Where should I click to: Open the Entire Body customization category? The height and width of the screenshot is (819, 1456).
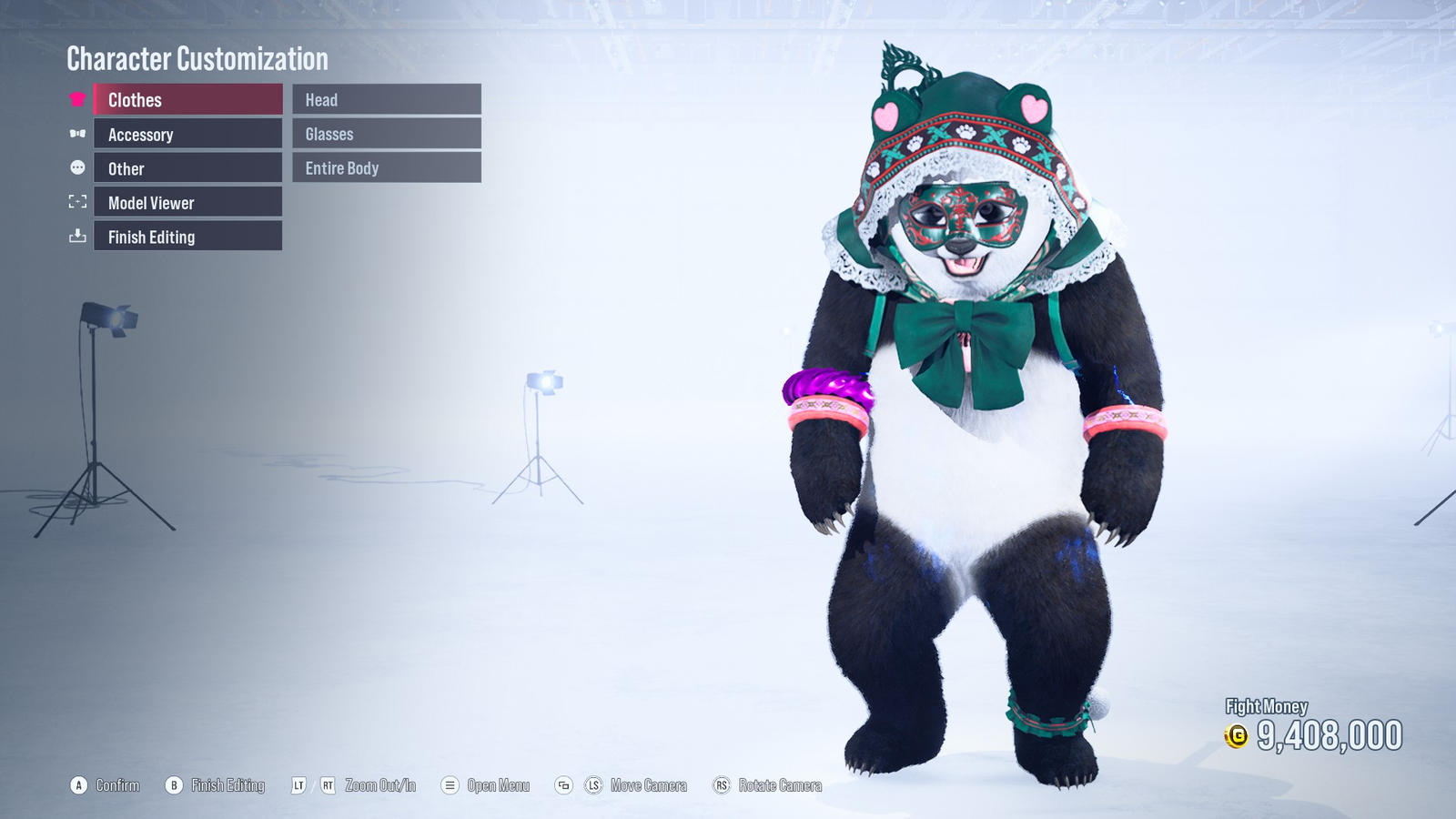[x=387, y=167]
